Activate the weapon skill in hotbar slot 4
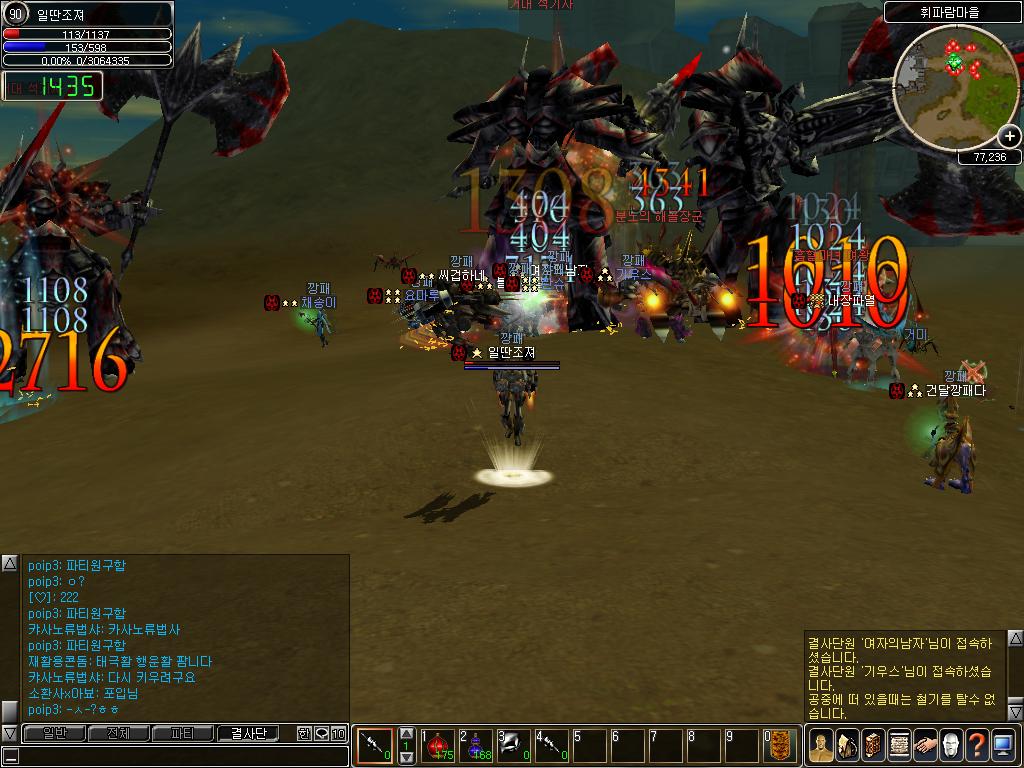 (551, 746)
